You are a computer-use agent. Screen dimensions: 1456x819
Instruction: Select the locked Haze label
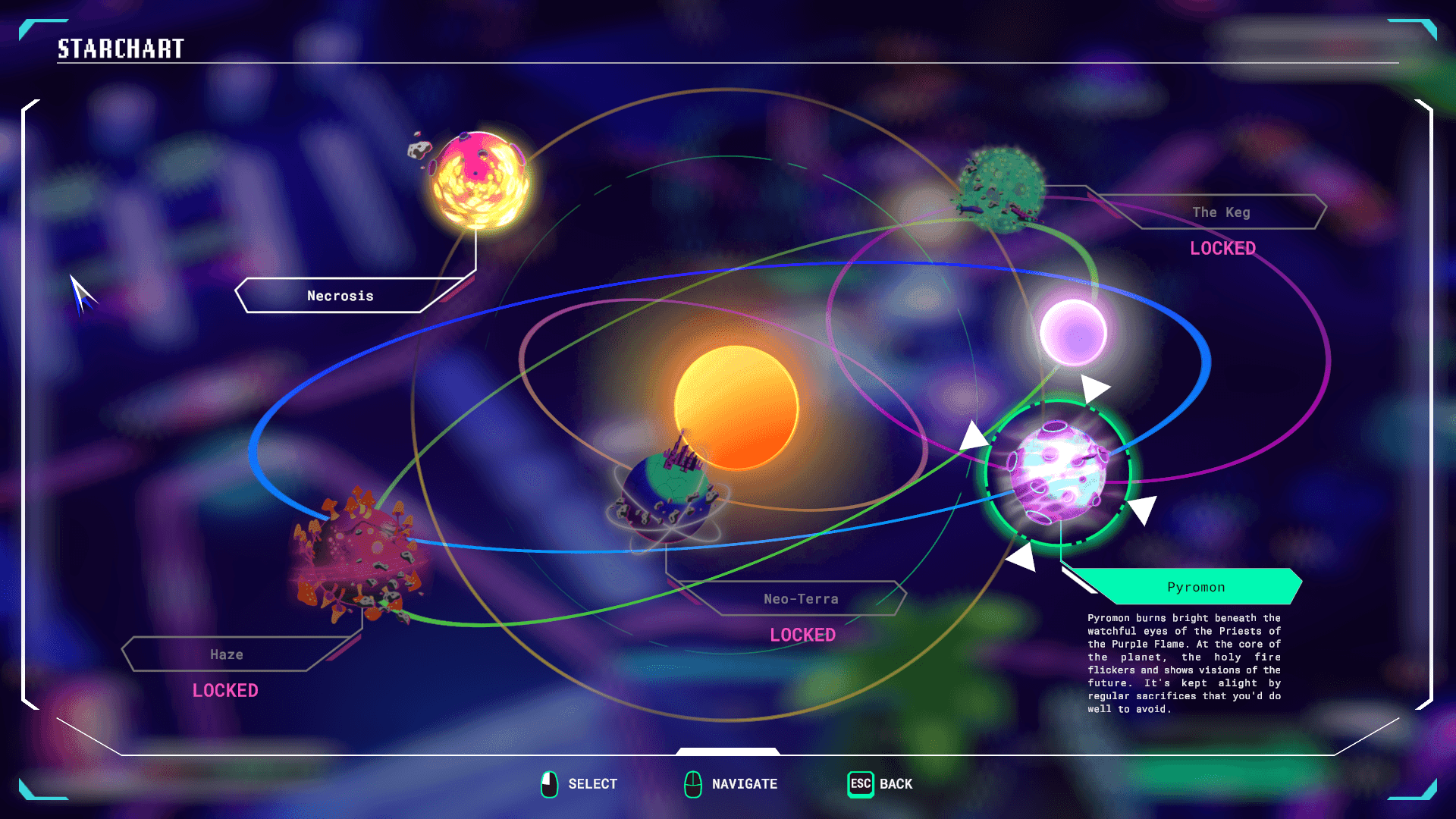click(227, 654)
